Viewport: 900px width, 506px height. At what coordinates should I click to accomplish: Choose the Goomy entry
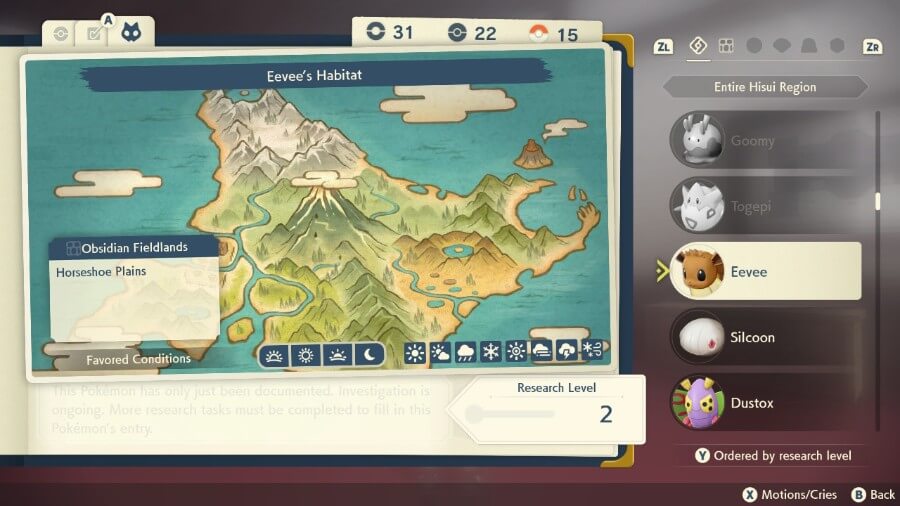(x=765, y=141)
